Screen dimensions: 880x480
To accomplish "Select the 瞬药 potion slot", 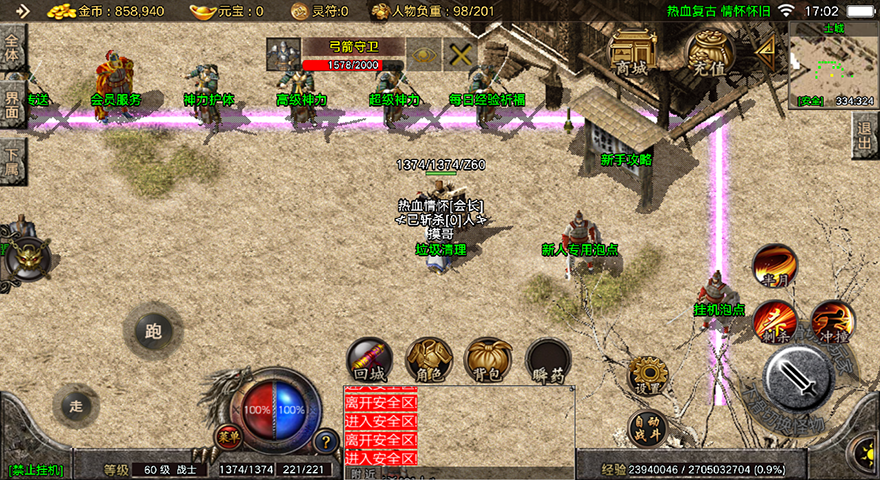I will 548,361.
